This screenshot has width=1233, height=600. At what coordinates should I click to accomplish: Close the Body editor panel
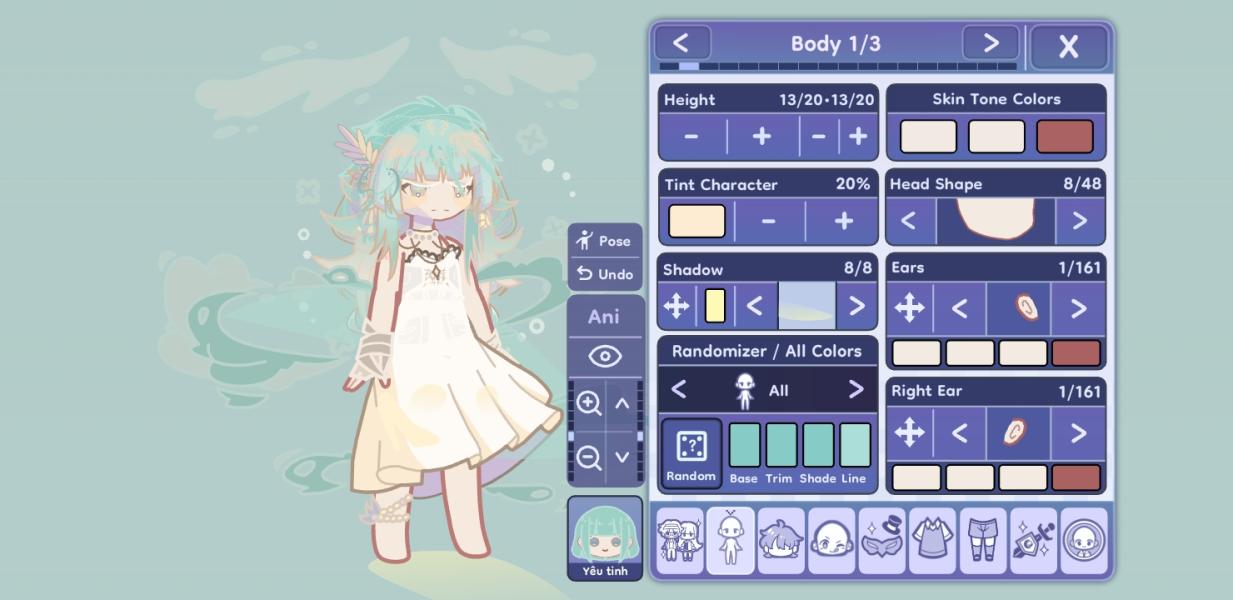(1068, 46)
